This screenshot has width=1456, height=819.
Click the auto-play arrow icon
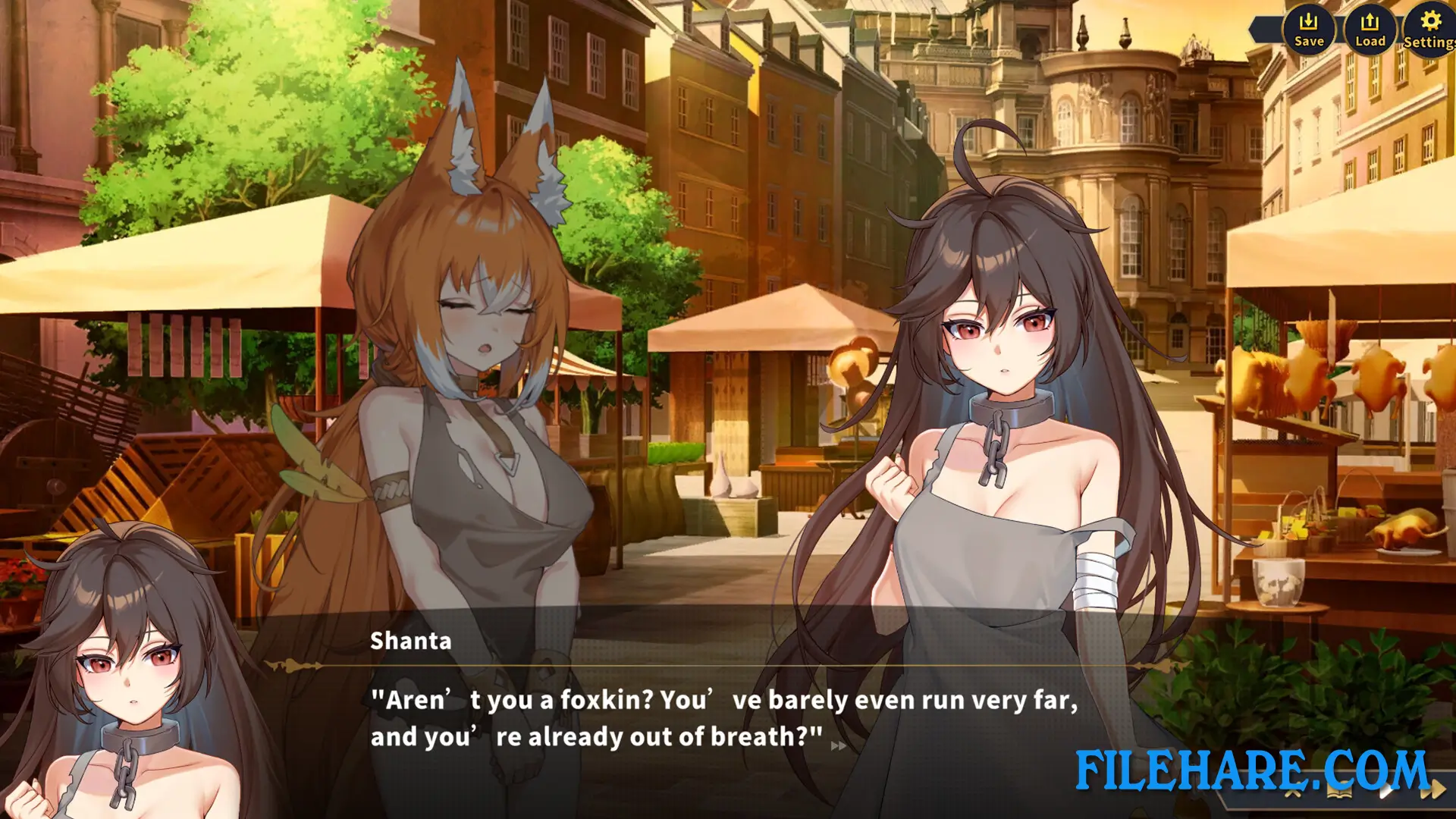[1385, 790]
